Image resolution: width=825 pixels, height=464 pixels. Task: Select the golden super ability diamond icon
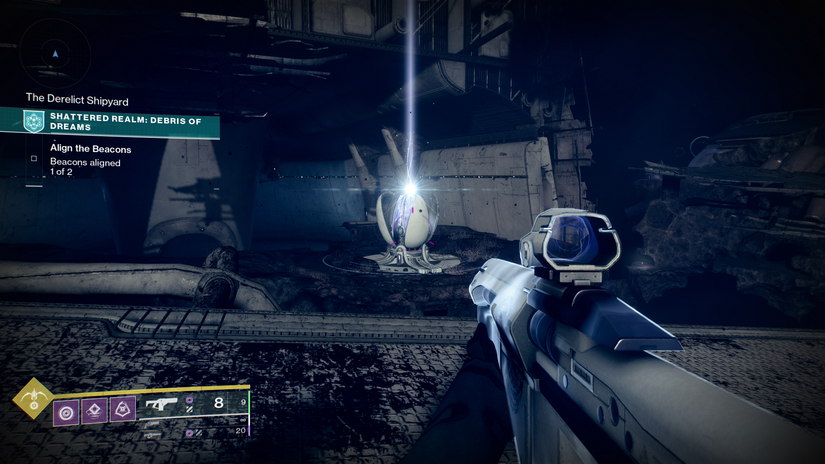[x=31, y=398]
